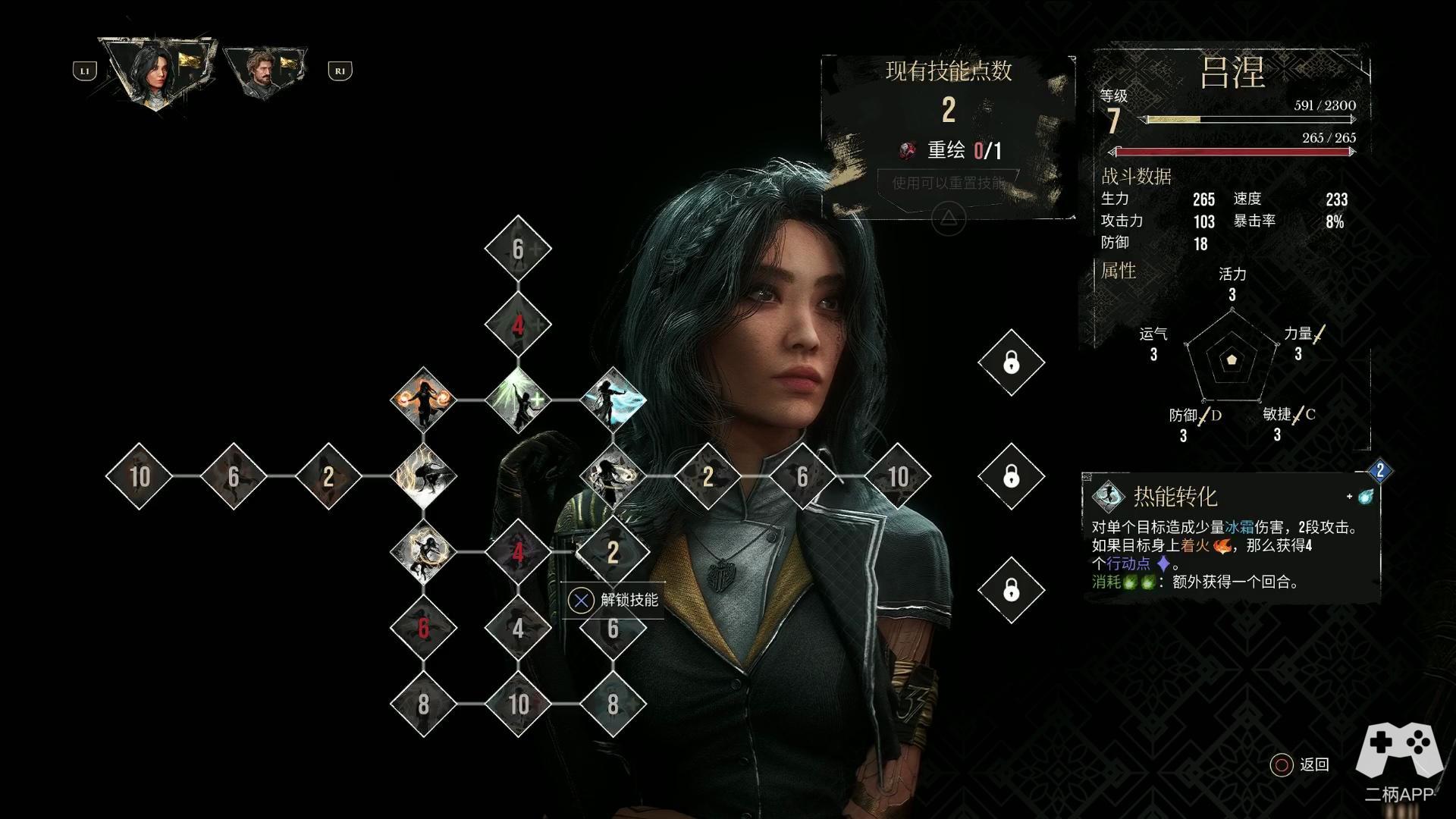This screenshot has width=1456, height=819.
Task: Choose the locked skill node marked red 6
Action: point(423,628)
